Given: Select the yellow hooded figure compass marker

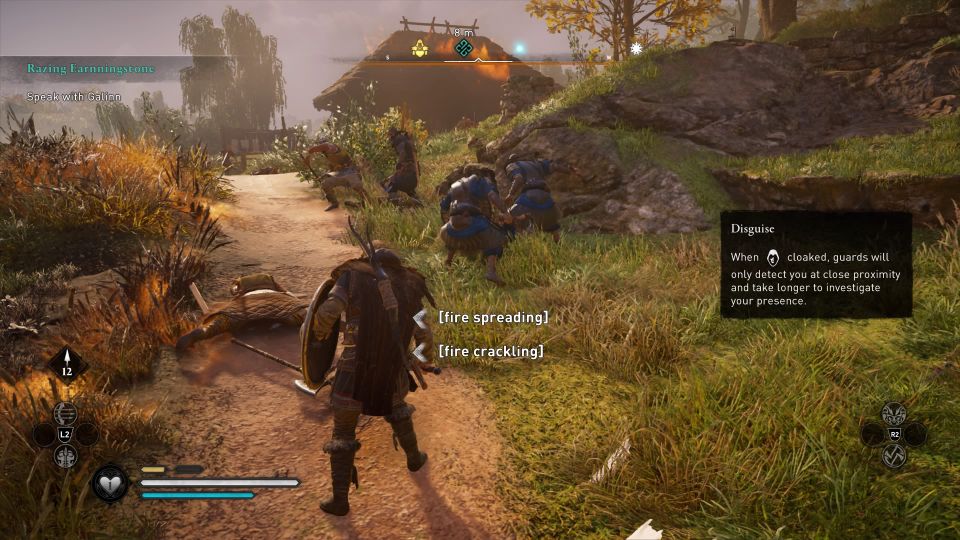Looking at the screenshot, I should pos(420,47).
